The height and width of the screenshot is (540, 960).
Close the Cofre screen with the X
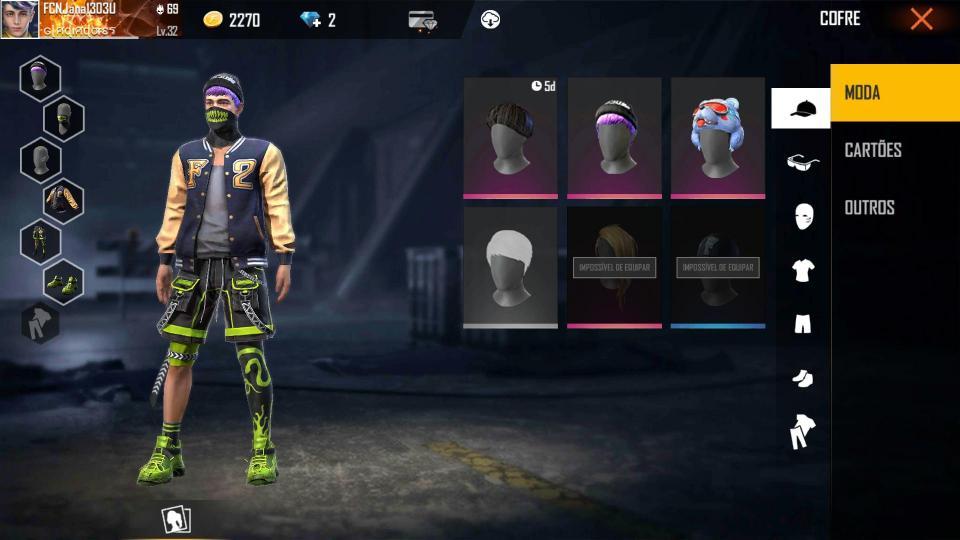click(x=921, y=19)
